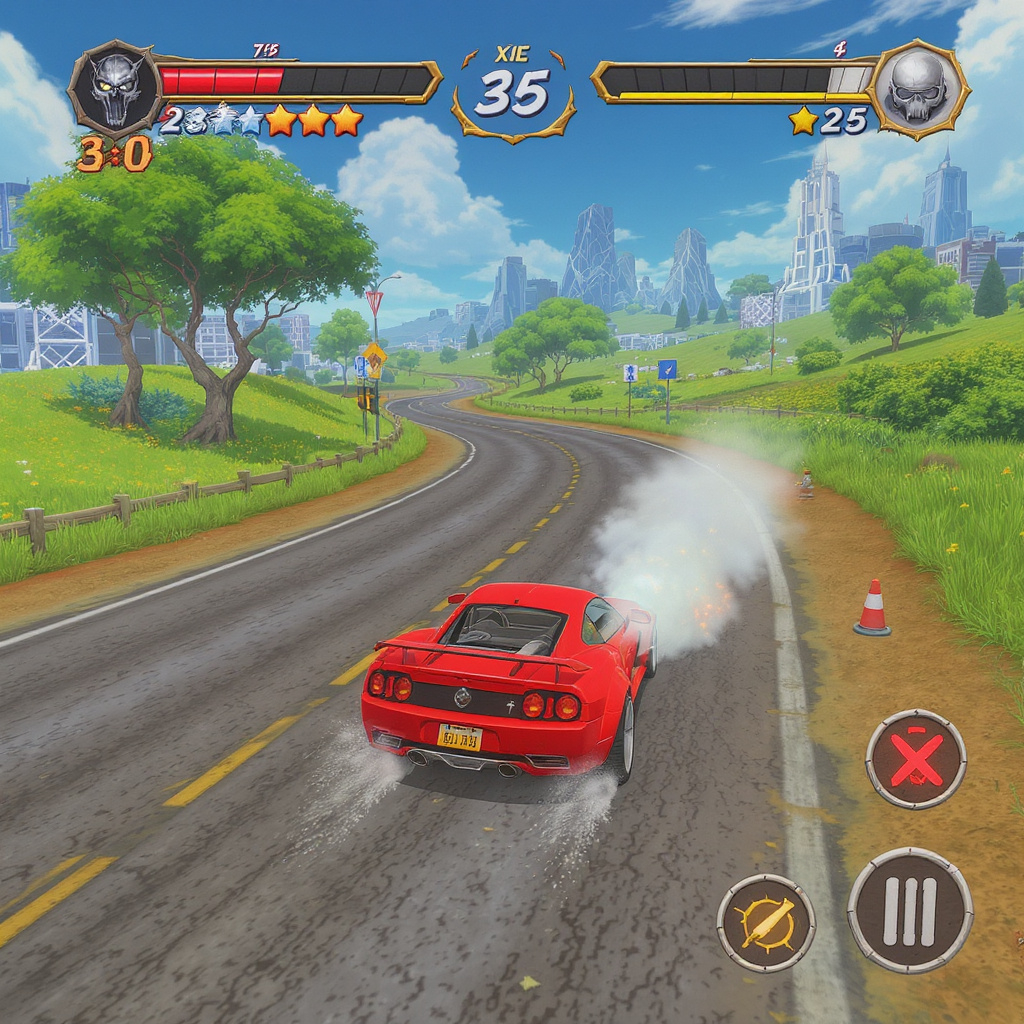Select the dark horned skull player portrait
Viewport: 1024px width, 1024px height.
pos(114,90)
